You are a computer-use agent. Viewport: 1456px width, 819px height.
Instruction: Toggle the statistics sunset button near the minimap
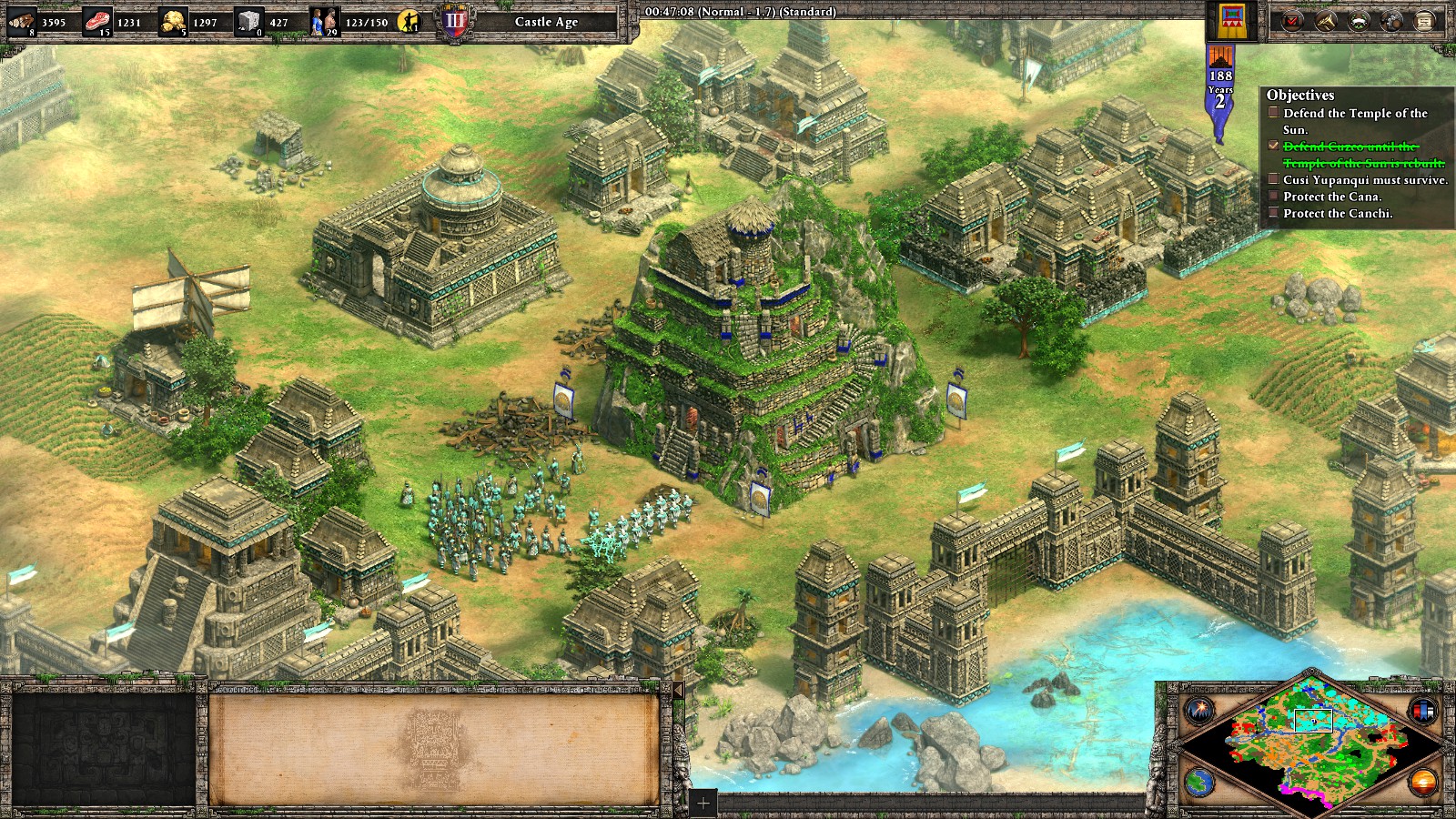tap(1422, 783)
